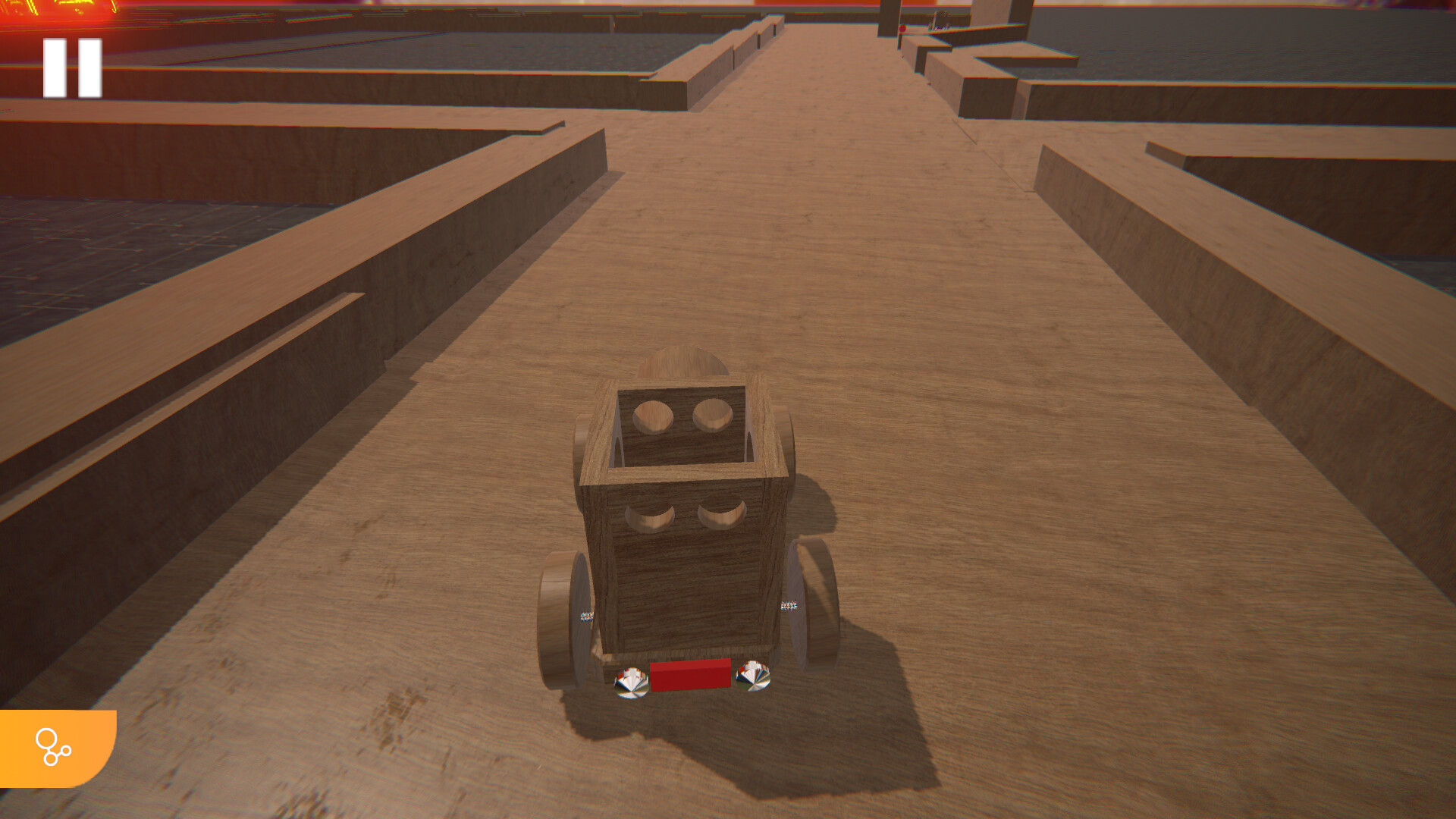Click the red ball on the distant pole
The width and height of the screenshot is (1456, 819).
[902, 29]
